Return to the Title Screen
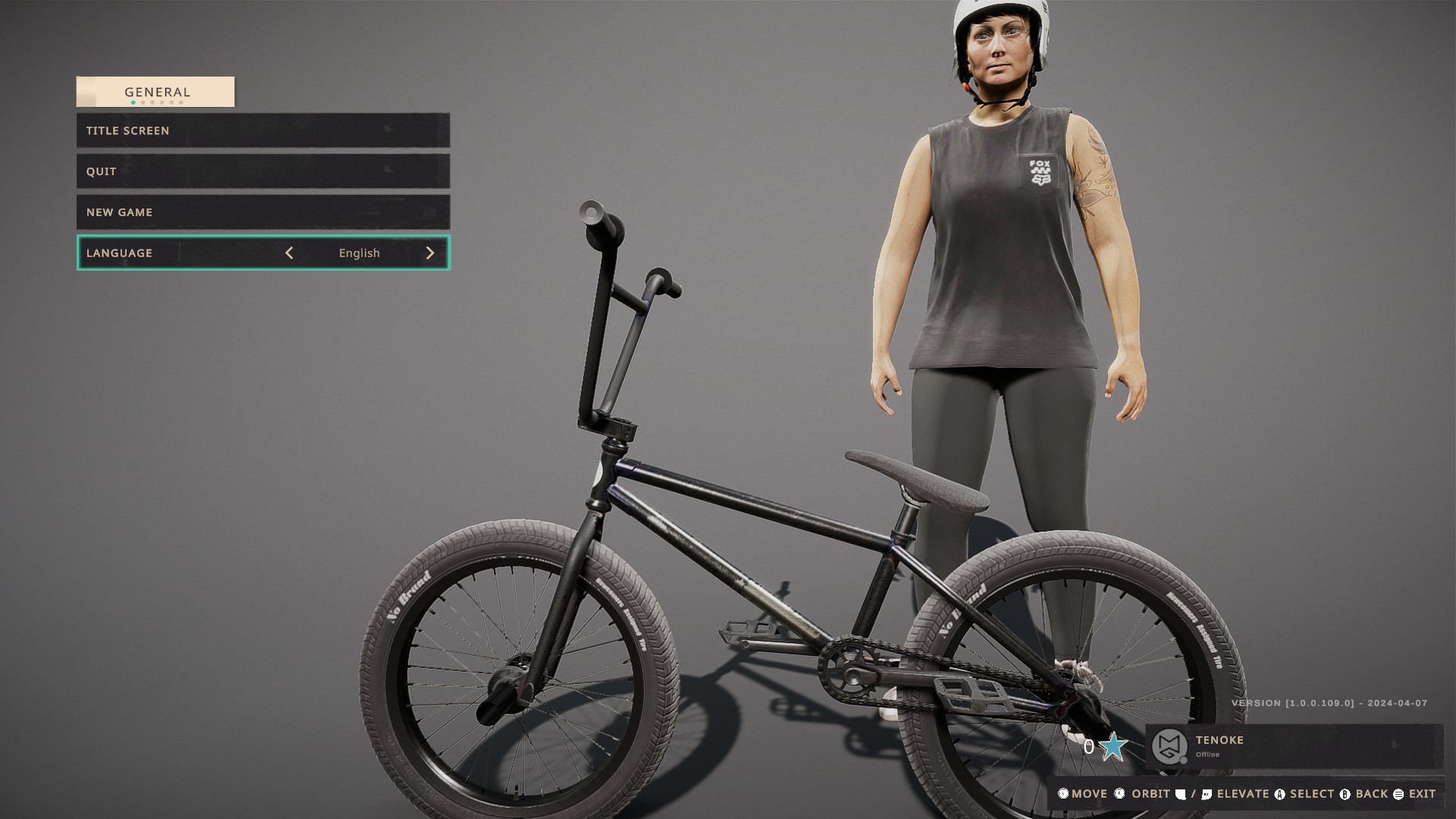The image size is (1456, 819). pyautogui.click(x=262, y=130)
